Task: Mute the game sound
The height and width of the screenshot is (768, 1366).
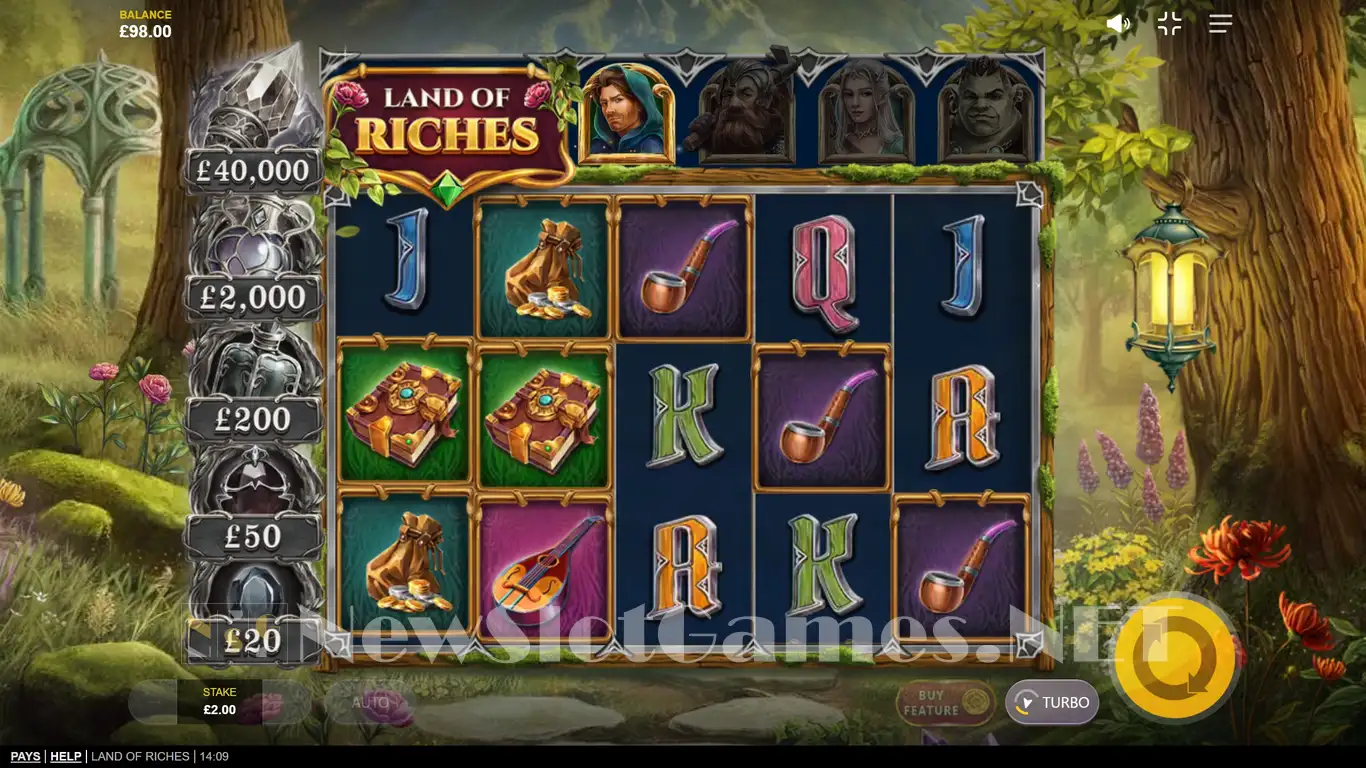Action: coord(1117,24)
